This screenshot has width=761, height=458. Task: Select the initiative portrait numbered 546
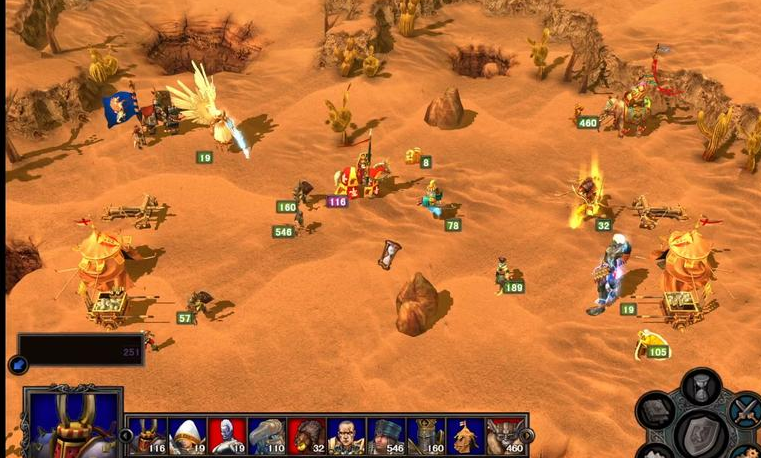[x=386, y=436]
